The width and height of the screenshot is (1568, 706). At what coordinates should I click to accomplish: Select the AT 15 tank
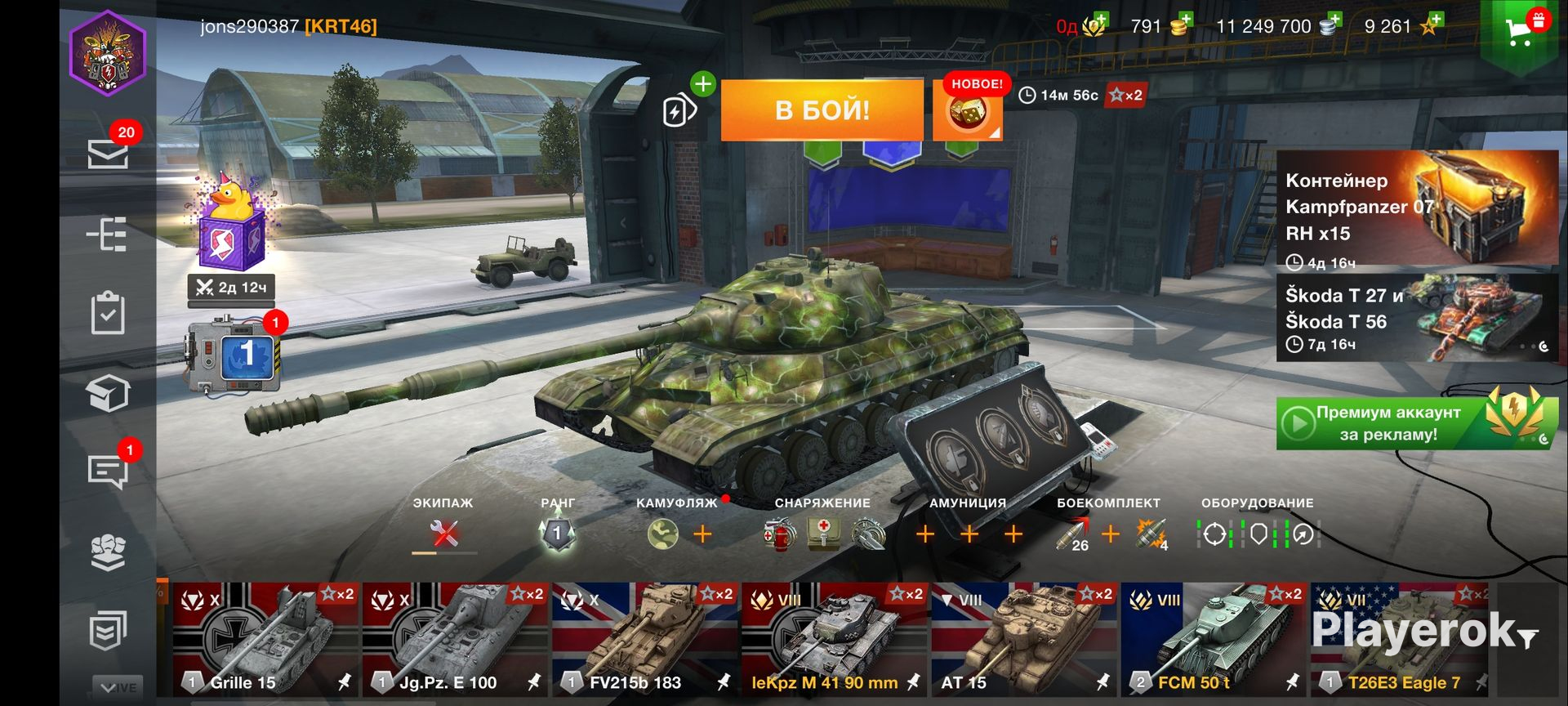tap(1023, 639)
